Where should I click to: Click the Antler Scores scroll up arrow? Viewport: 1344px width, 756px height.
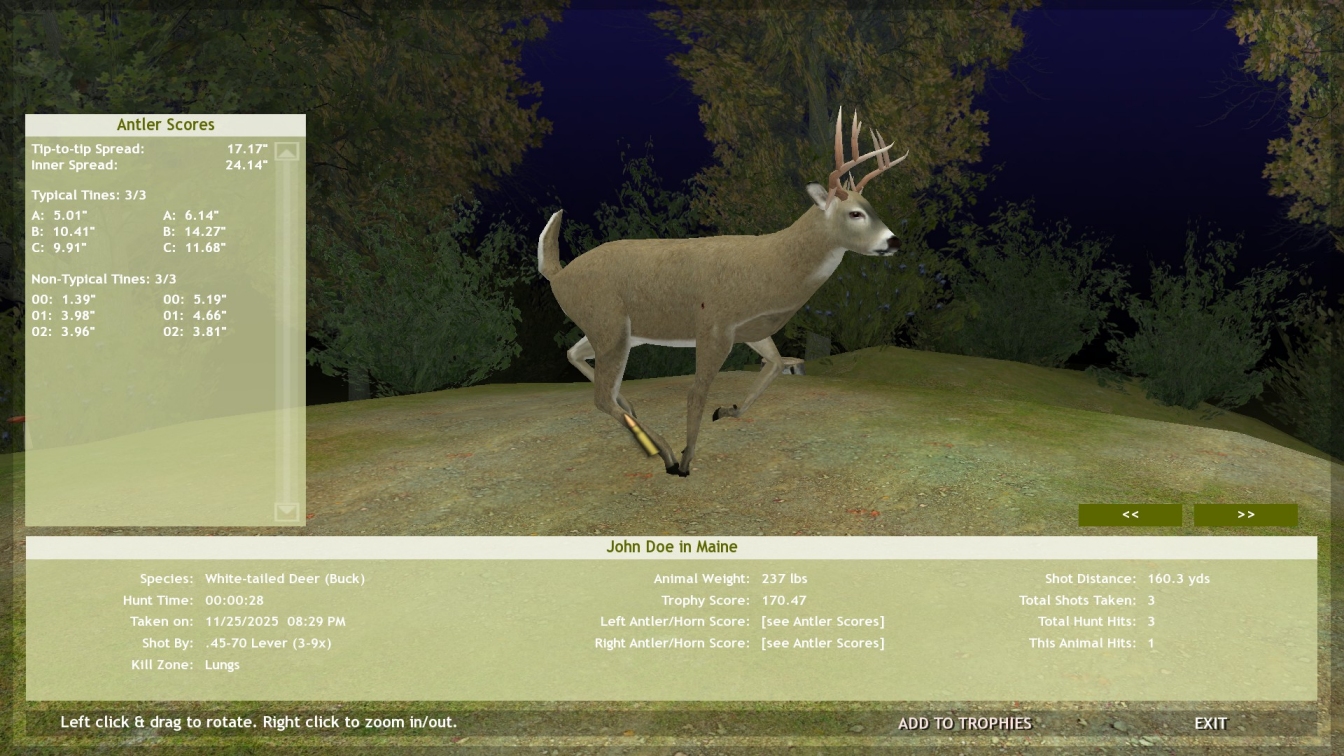click(287, 152)
